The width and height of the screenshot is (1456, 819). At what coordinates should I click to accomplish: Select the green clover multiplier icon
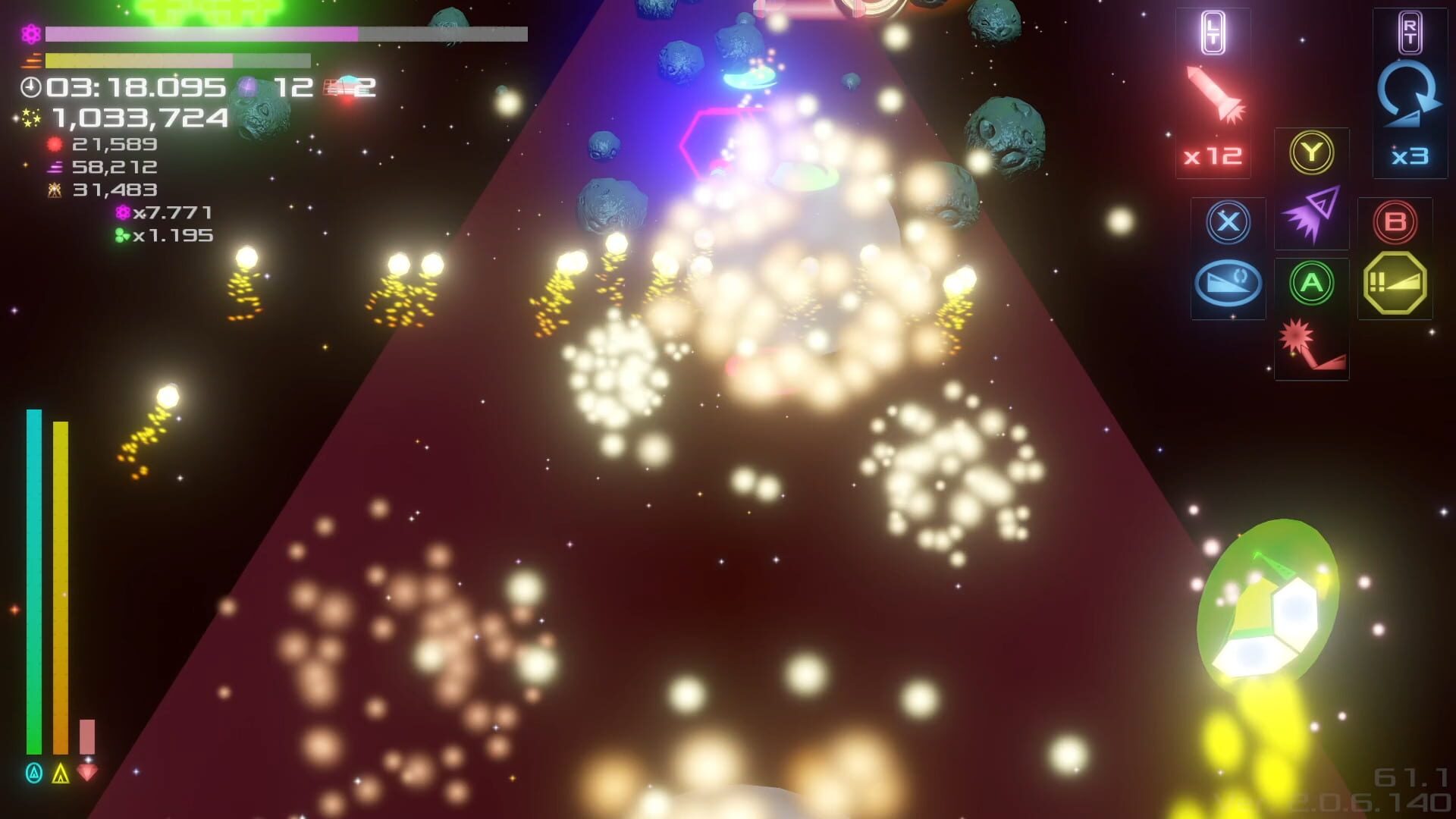121,236
